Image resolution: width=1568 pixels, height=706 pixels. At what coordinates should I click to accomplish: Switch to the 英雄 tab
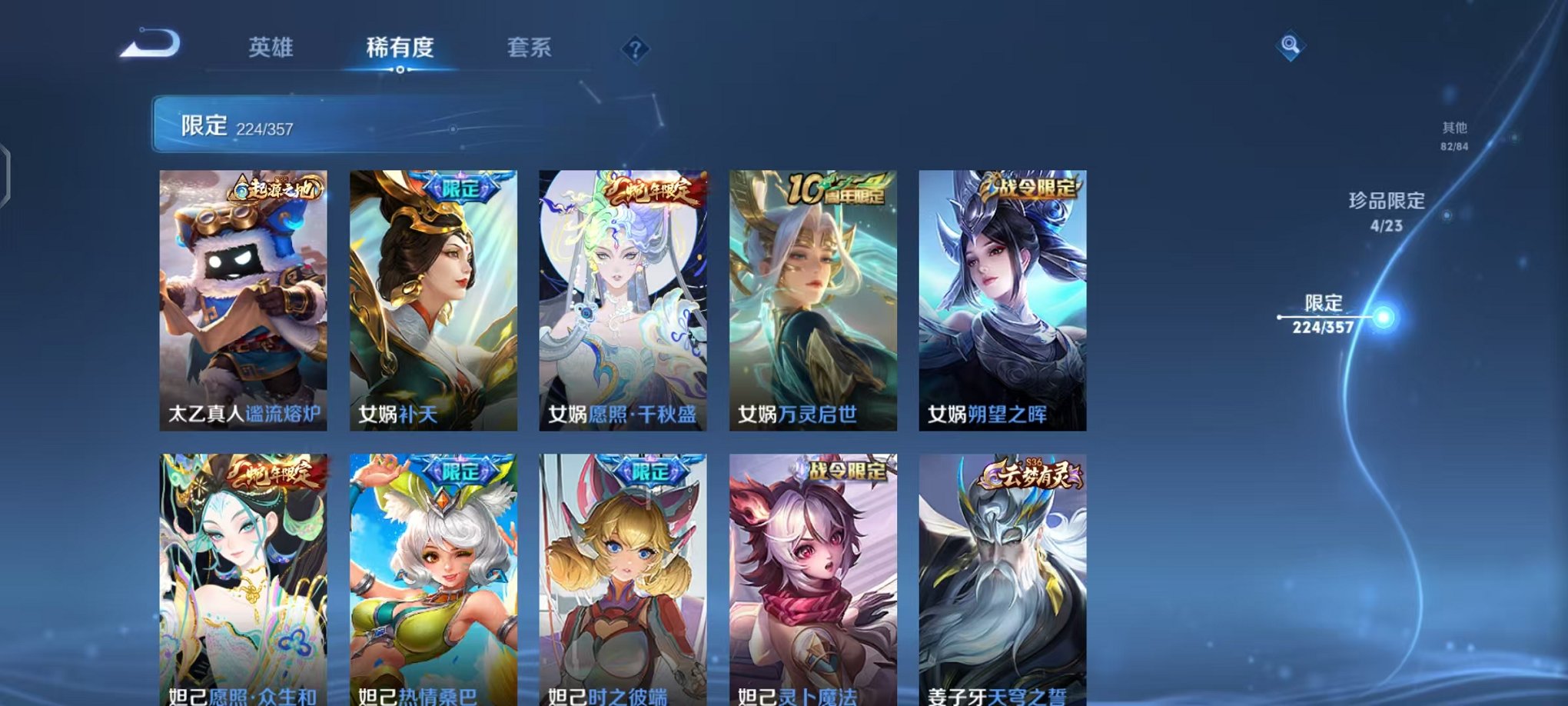coord(273,48)
